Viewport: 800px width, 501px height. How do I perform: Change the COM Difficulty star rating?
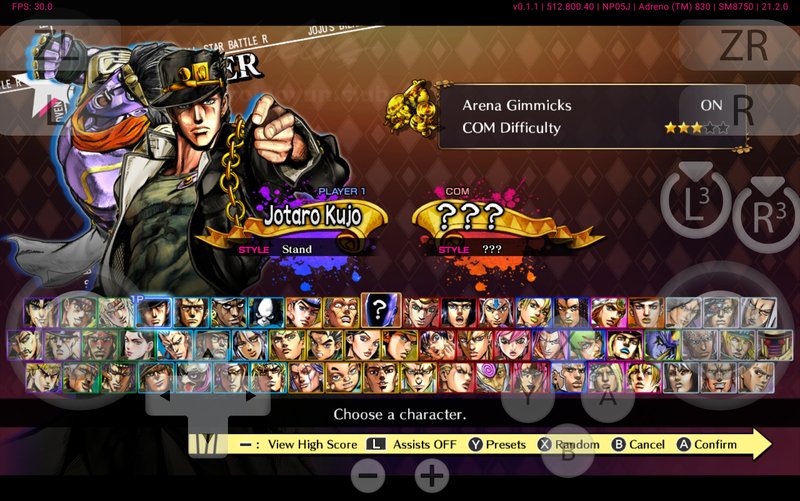[697, 128]
